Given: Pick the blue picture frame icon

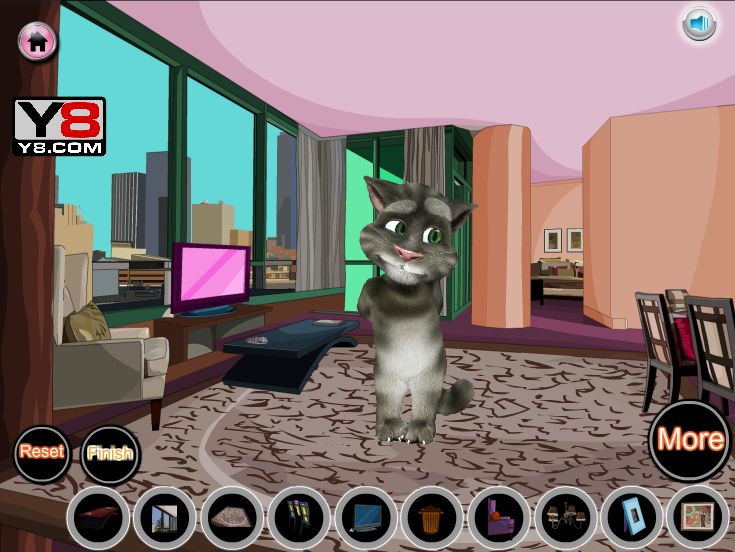Looking at the screenshot, I should click(632, 518).
